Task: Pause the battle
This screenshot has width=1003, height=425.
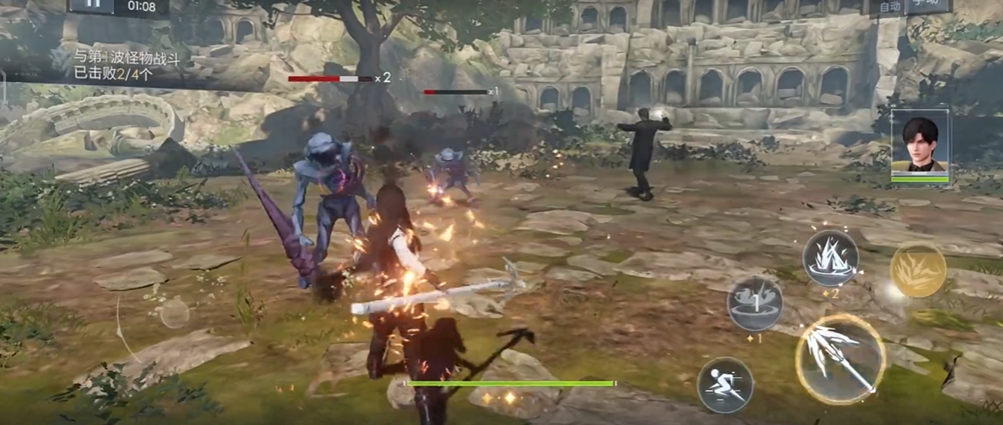Action: 92,4
